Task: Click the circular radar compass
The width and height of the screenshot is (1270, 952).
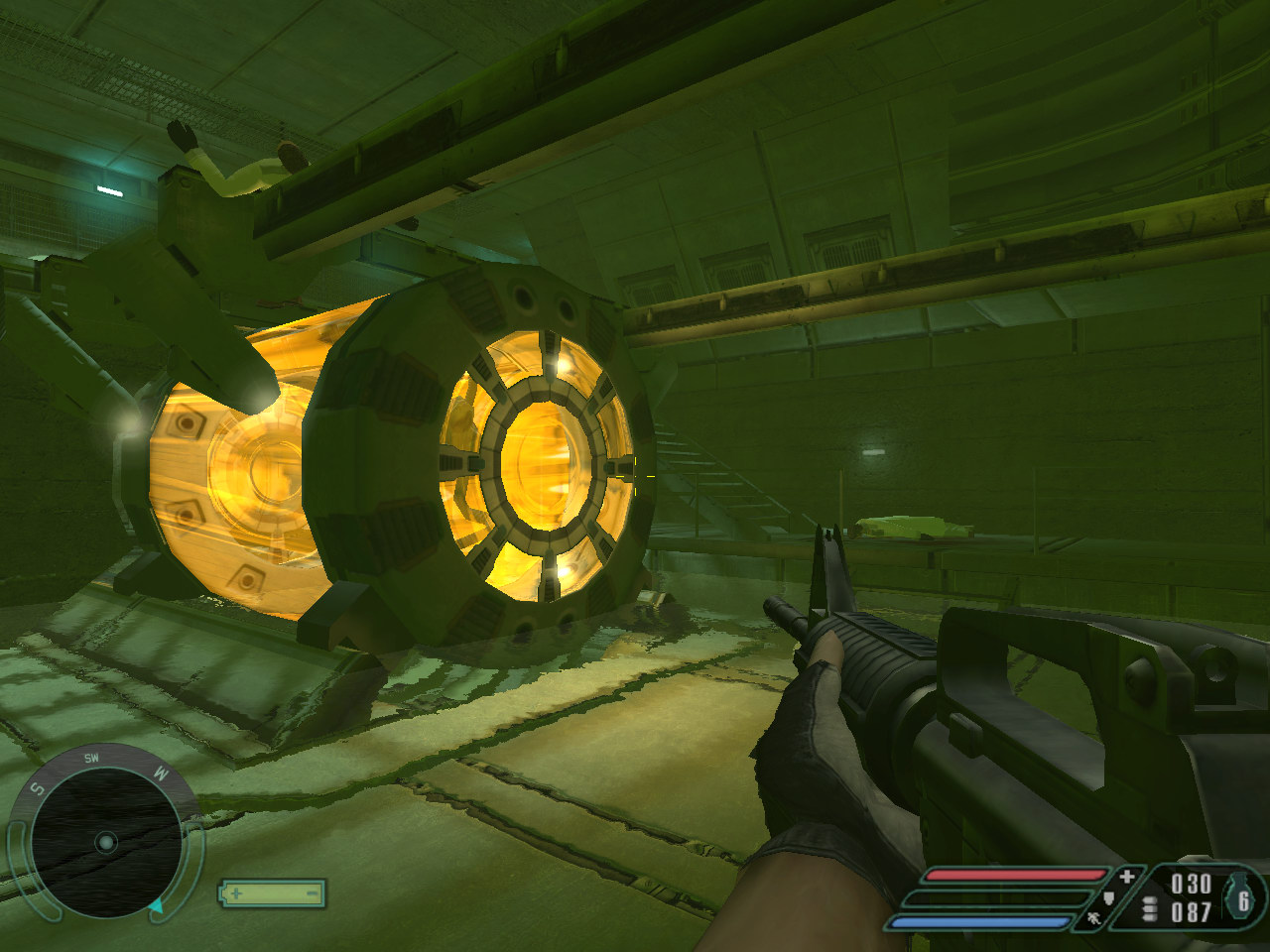Action: click(x=105, y=842)
